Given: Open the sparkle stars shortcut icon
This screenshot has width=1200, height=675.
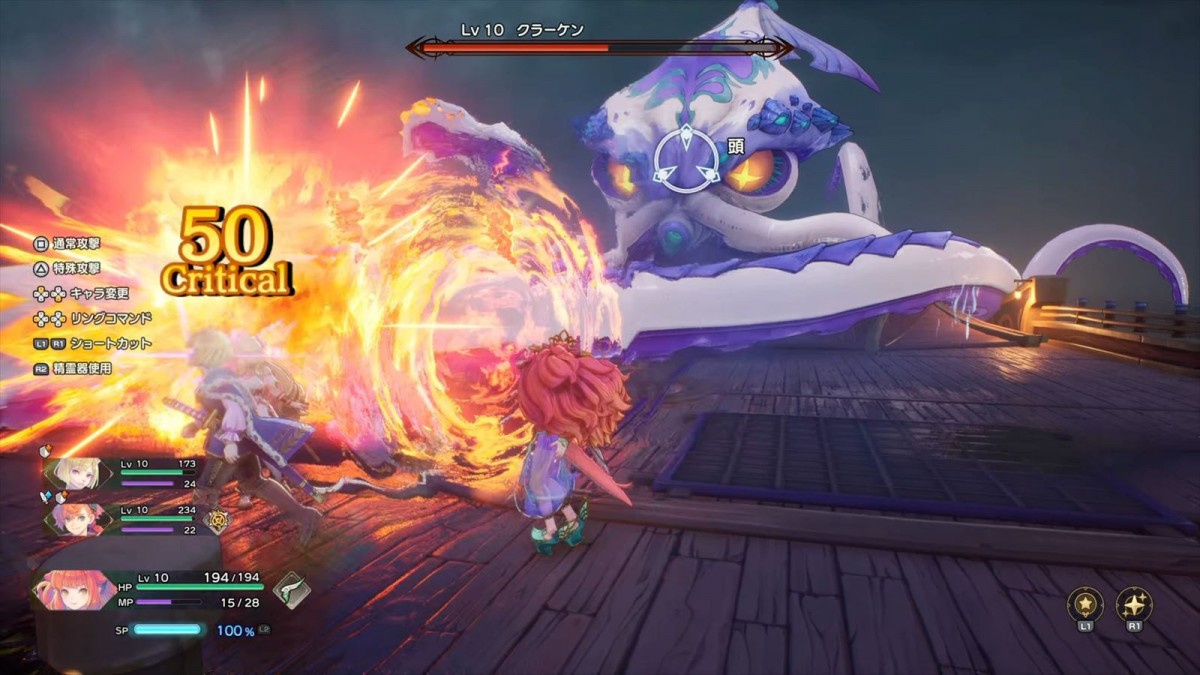Looking at the screenshot, I should (1134, 604).
